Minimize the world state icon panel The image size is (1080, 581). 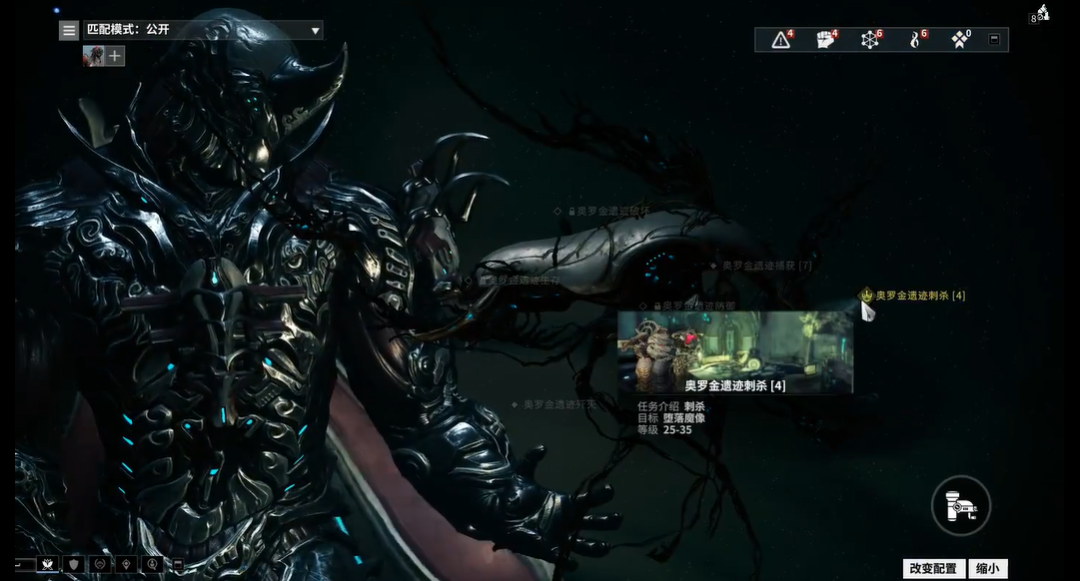pos(993,40)
